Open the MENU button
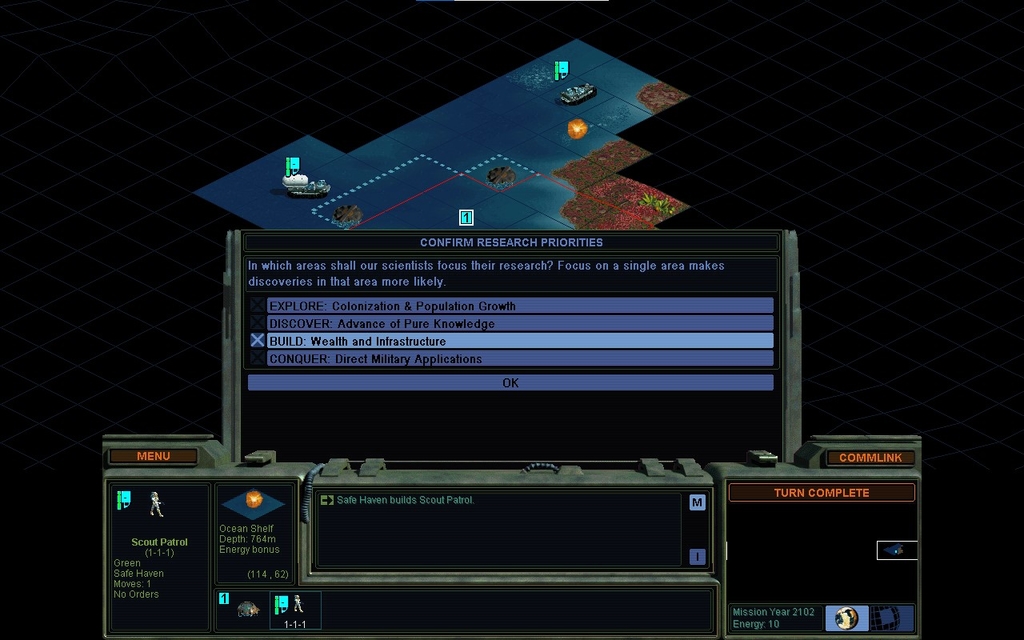1024x640 pixels. click(x=153, y=457)
